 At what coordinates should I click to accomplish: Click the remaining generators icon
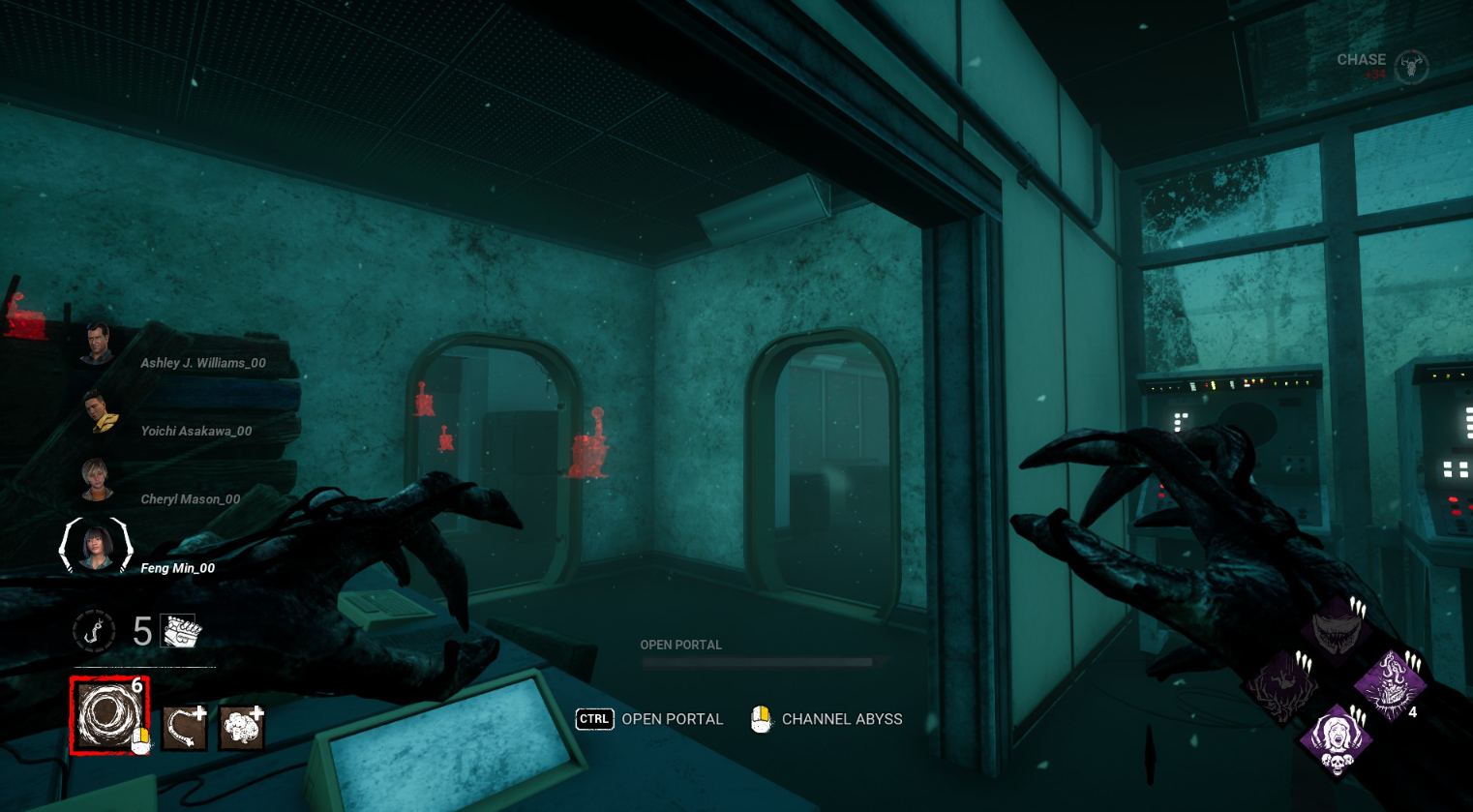coord(181,632)
